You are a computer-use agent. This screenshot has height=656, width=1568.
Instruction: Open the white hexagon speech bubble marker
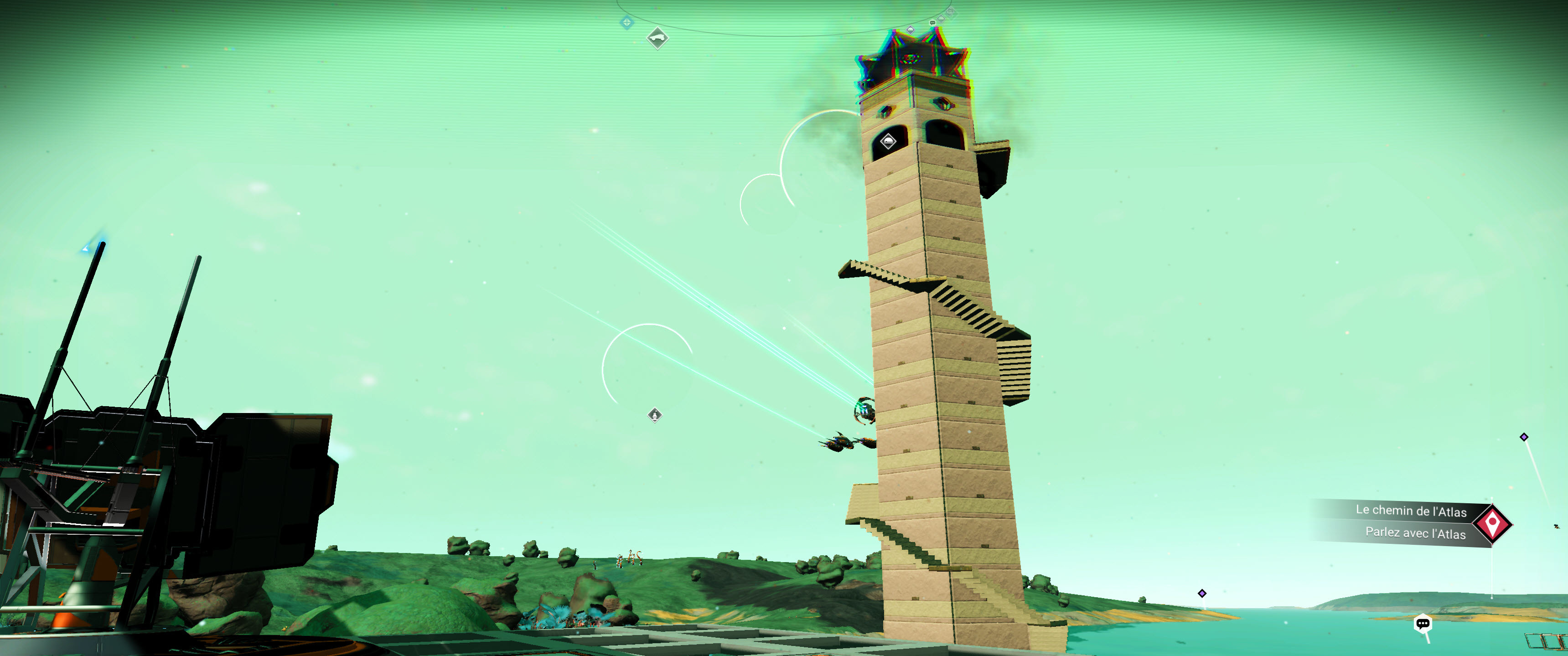[x=1422, y=624]
